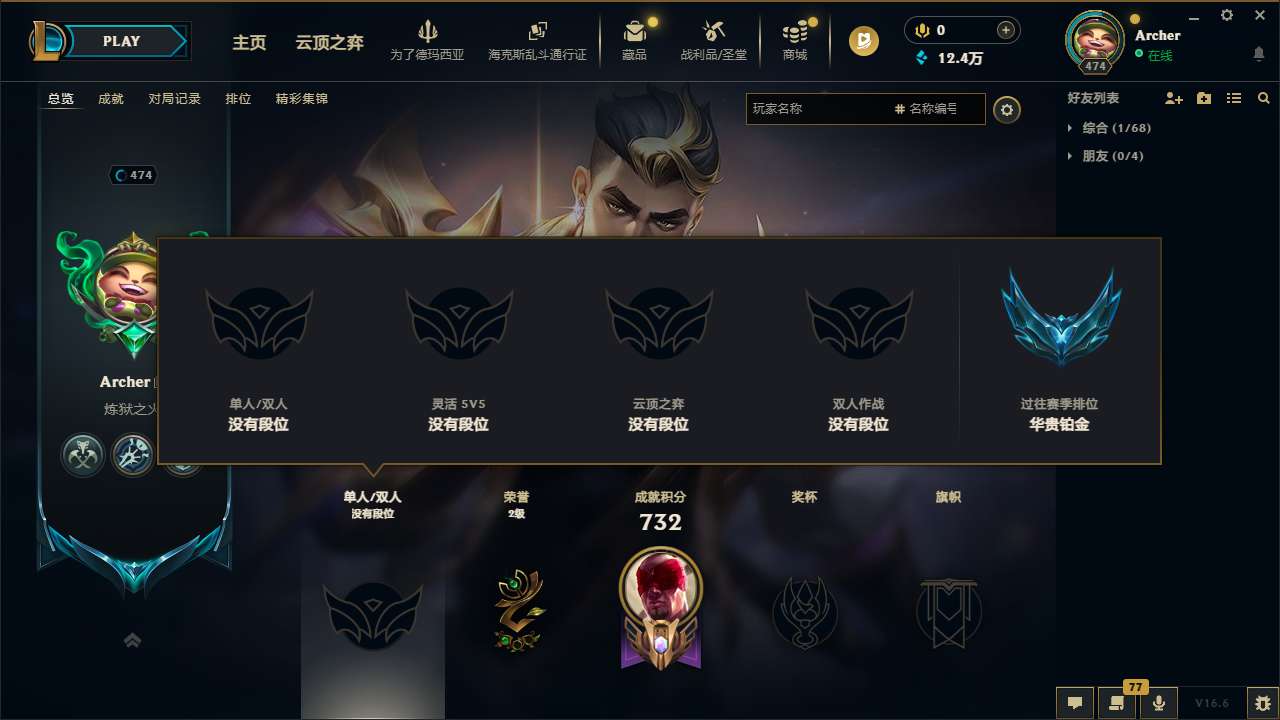This screenshot has width=1280, height=720.
Task: Go to the 主页 home menu item
Action: 248,44
